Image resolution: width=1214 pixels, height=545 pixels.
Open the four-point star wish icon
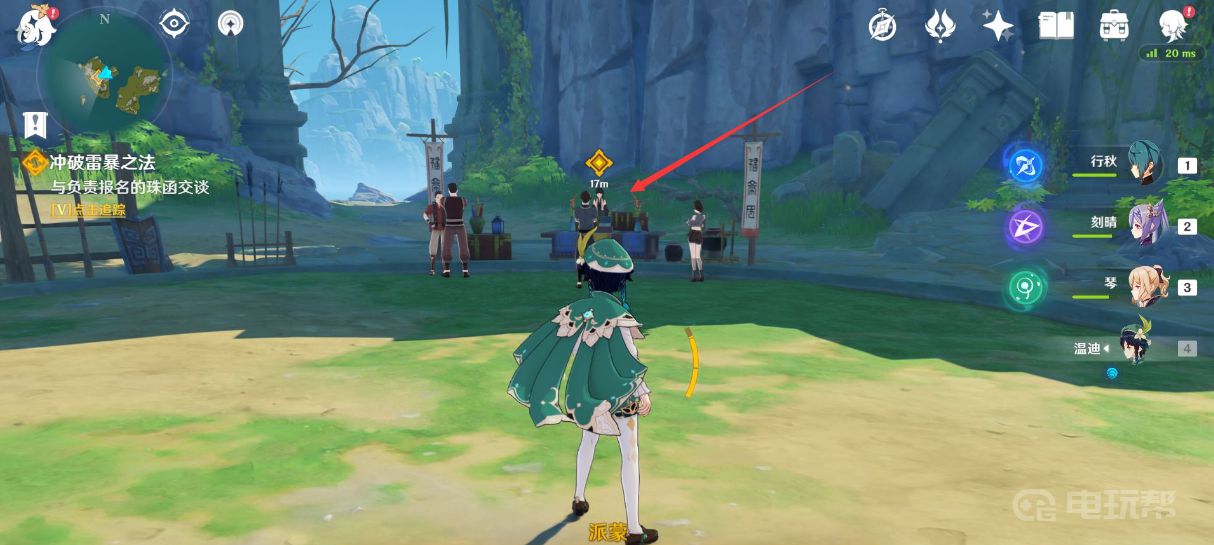998,25
